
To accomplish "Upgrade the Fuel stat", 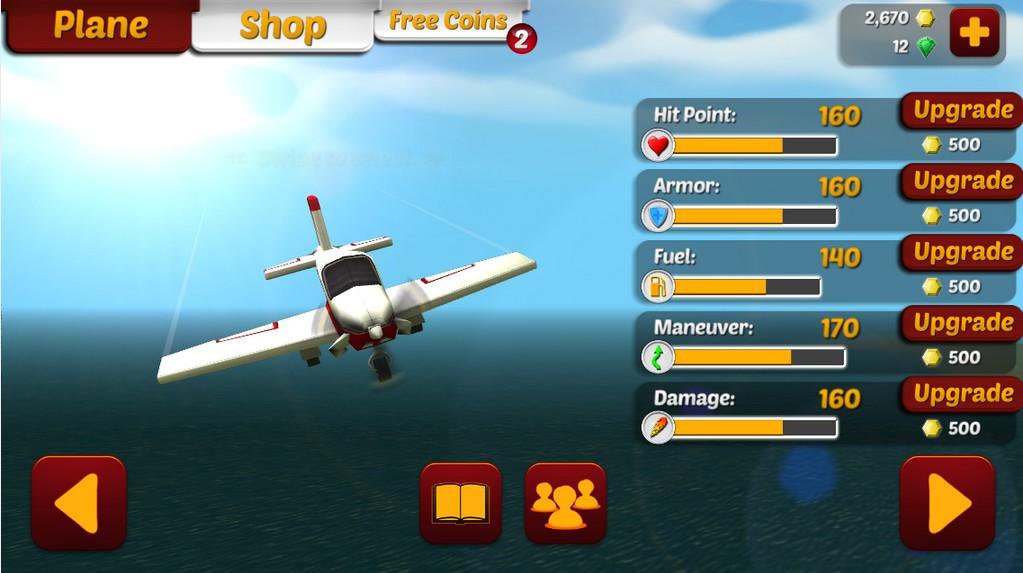I will [x=962, y=253].
